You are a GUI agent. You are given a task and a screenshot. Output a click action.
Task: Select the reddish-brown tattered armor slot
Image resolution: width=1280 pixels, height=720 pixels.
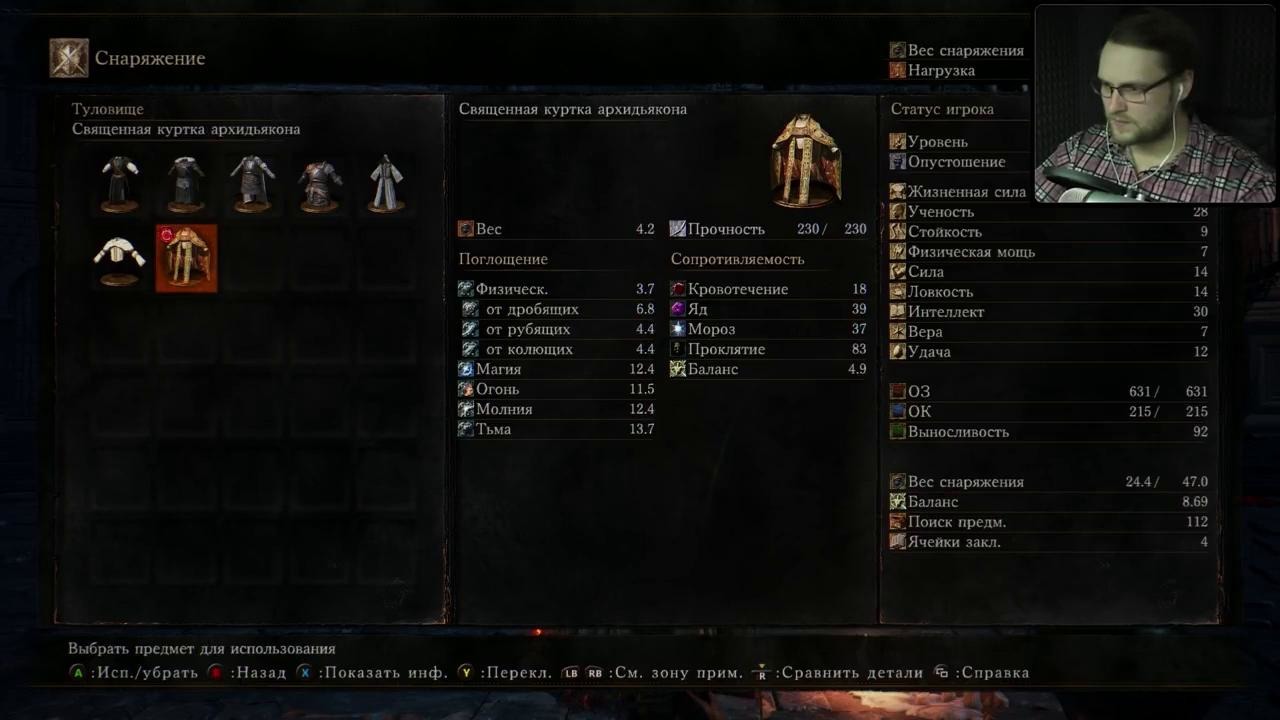click(x=320, y=183)
